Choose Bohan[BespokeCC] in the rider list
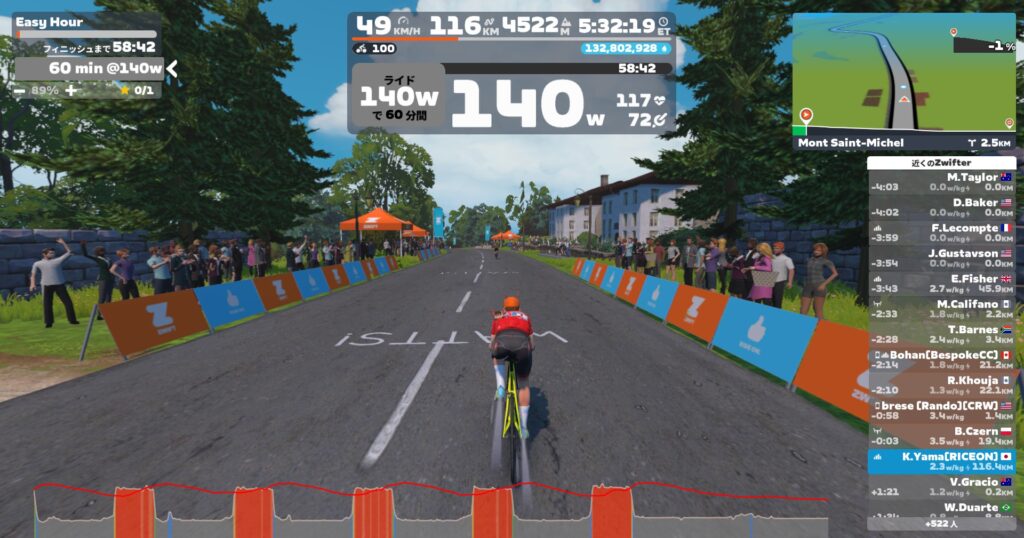This screenshot has width=1024, height=538. pos(941,359)
